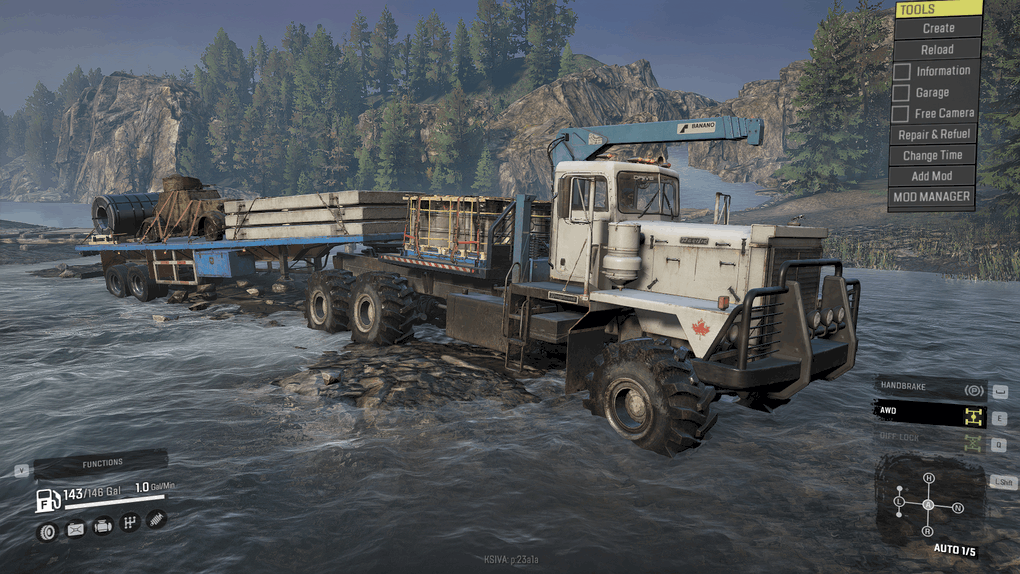Shift to High gear on the gearbox
The height and width of the screenshot is (574, 1020).
pos(928,478)
